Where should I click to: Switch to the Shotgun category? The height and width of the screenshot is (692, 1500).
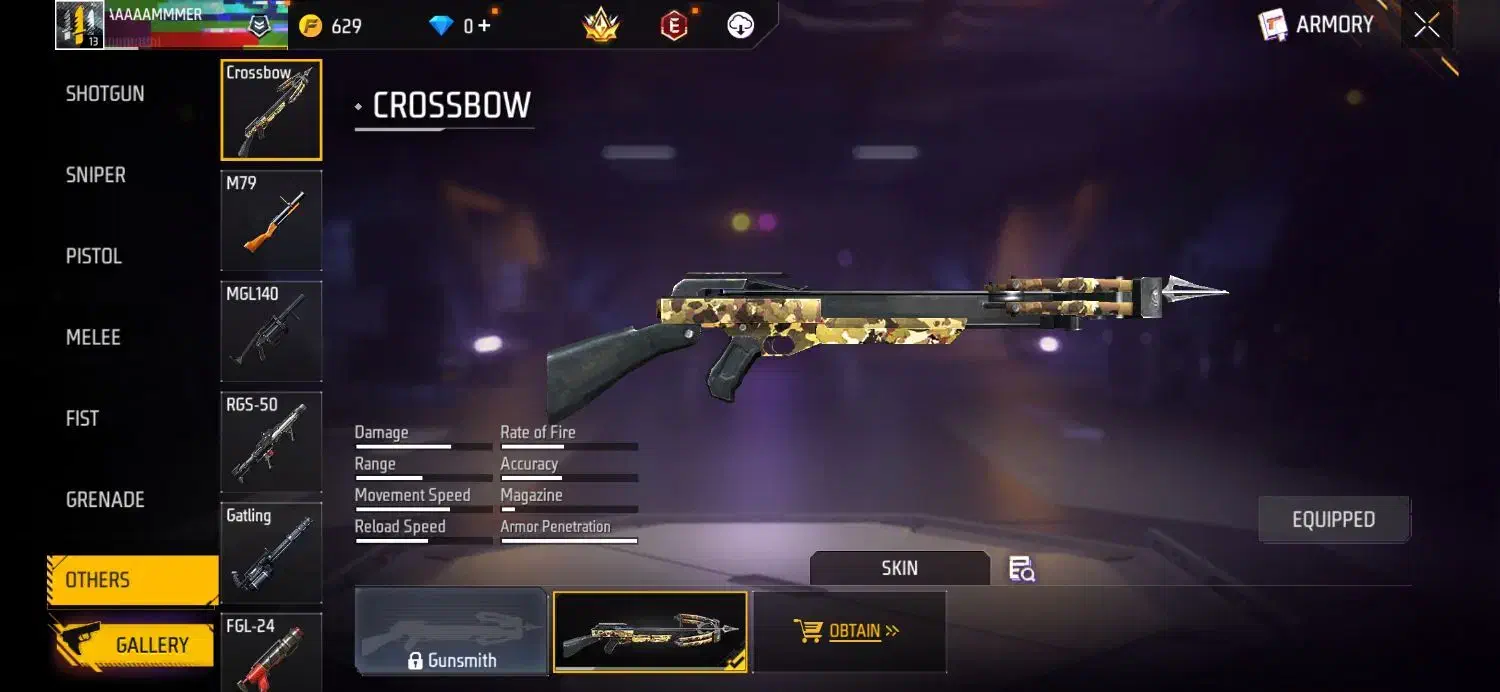click(x=105, y=94)
